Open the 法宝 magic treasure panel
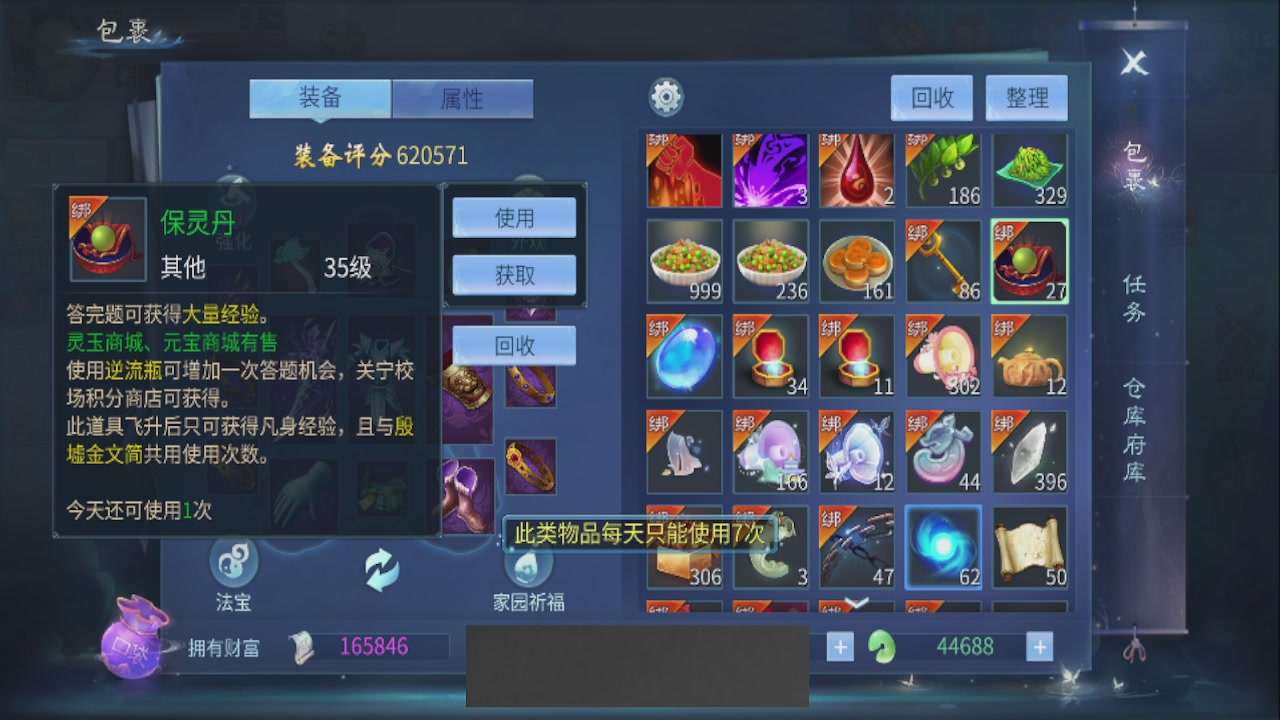 click(234, 562)
